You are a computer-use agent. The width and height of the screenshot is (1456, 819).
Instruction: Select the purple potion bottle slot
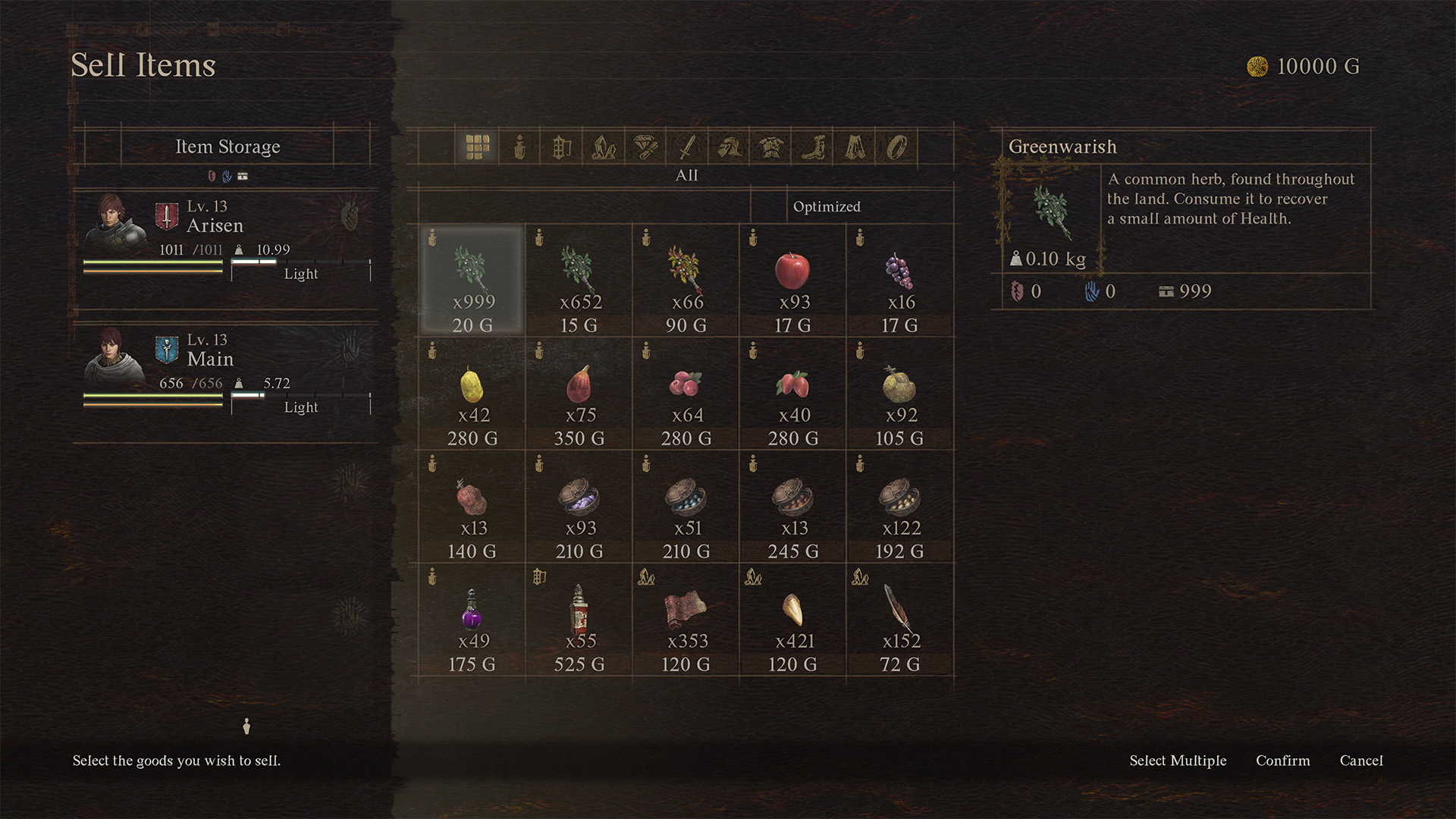click(472, 620)
